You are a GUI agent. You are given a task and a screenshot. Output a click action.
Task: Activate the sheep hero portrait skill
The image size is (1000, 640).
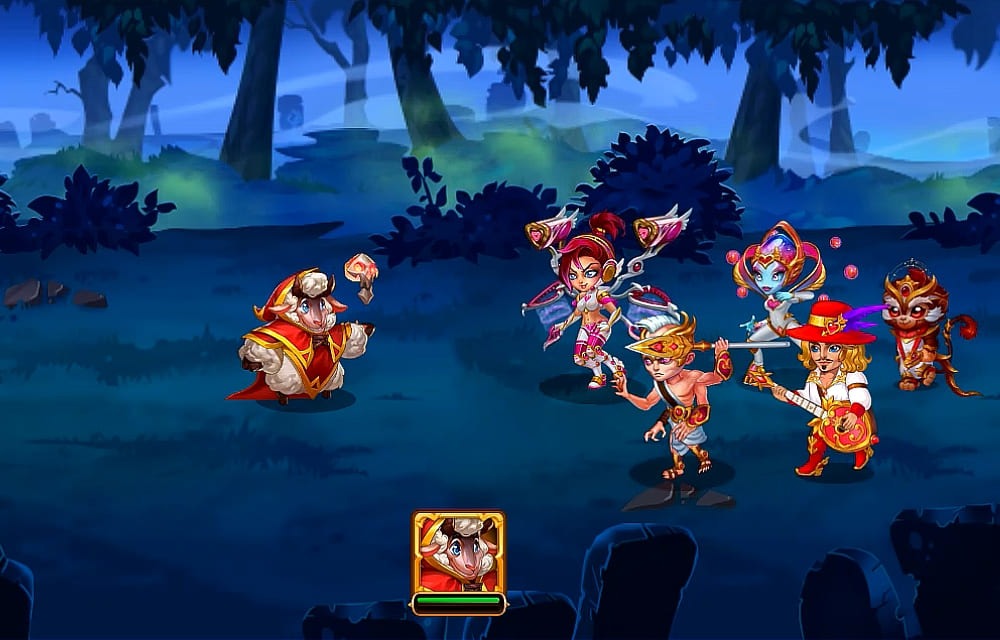click(458, 553)
